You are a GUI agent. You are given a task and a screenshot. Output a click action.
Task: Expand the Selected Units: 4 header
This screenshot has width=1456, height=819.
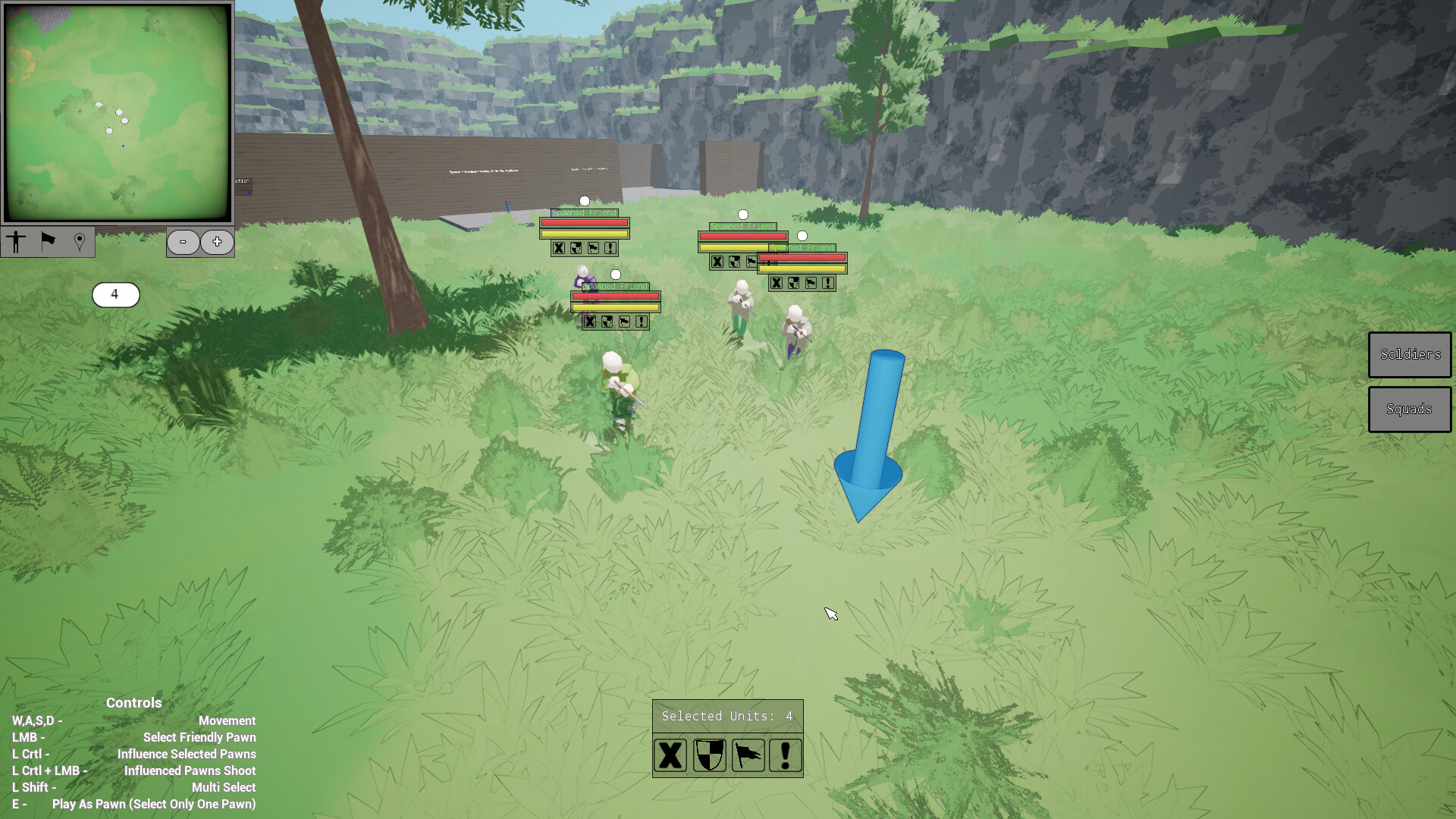(726, 715)
